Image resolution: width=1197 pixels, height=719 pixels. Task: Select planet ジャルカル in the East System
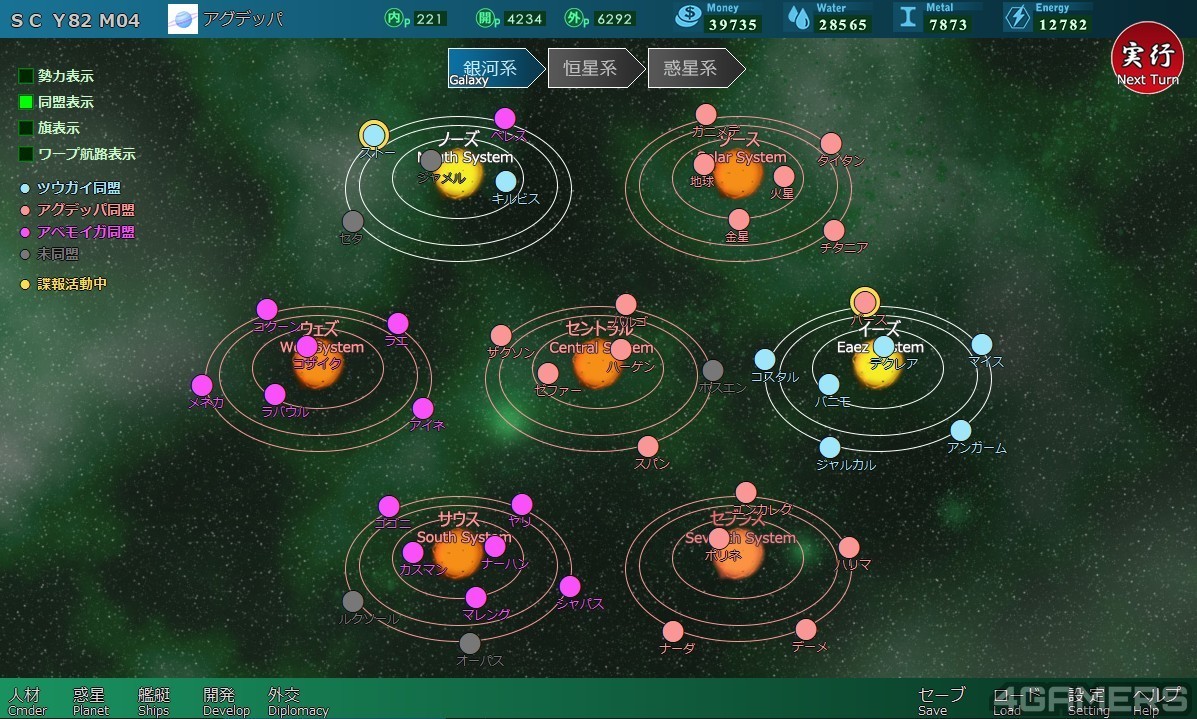[x=830, y=448]
